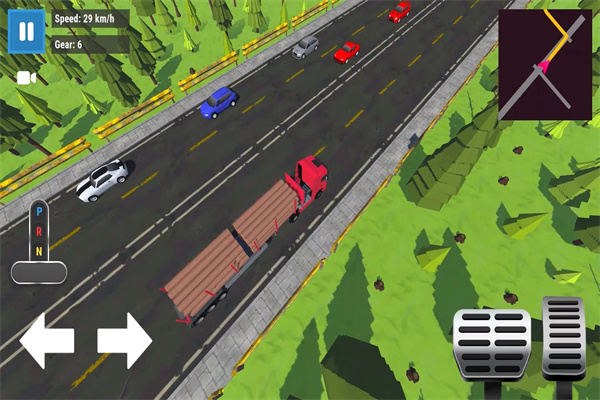Steer left with the left arrow
This screenshot has width=600, height=400.
[47, 340]
